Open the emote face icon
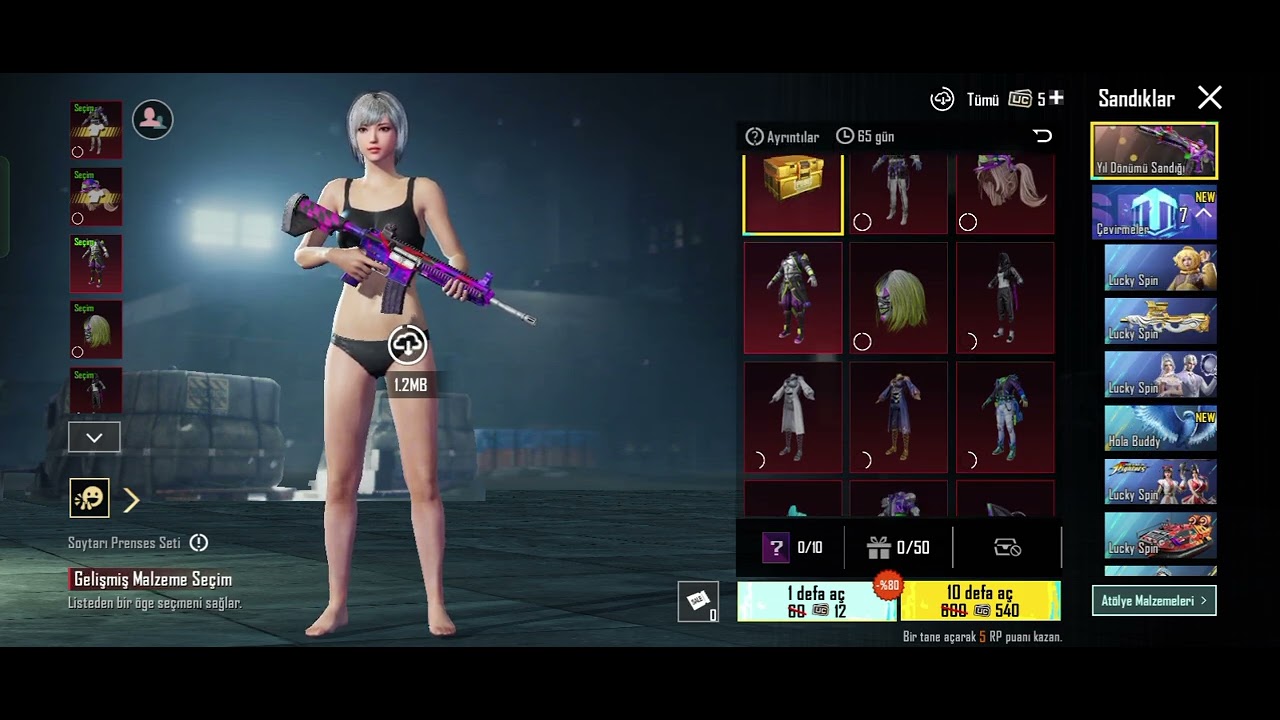Viewport: 1280px width, 720px height. (89, 498)
